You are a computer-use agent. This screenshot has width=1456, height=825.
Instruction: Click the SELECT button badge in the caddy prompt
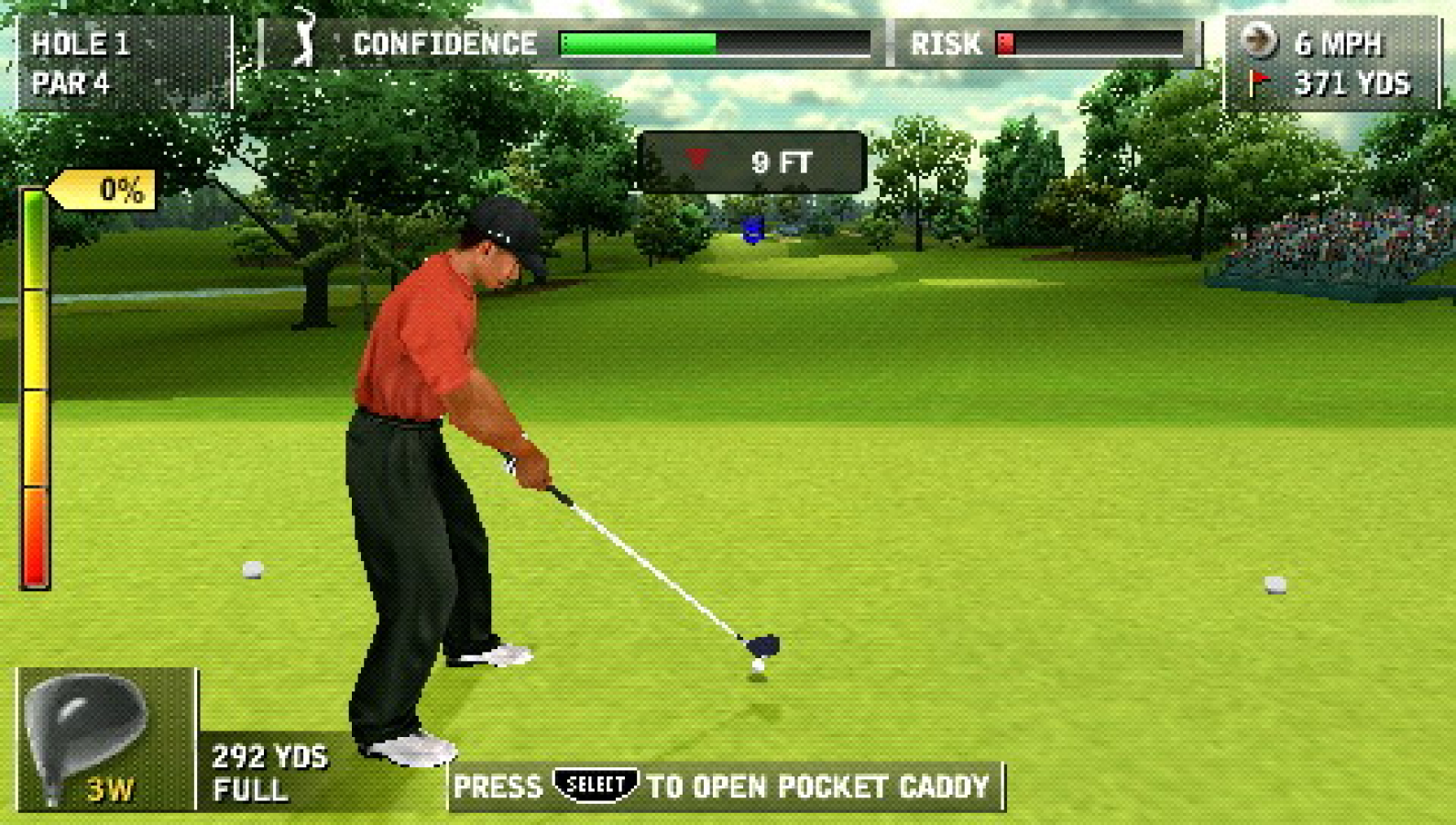click(x=597, y=783)
